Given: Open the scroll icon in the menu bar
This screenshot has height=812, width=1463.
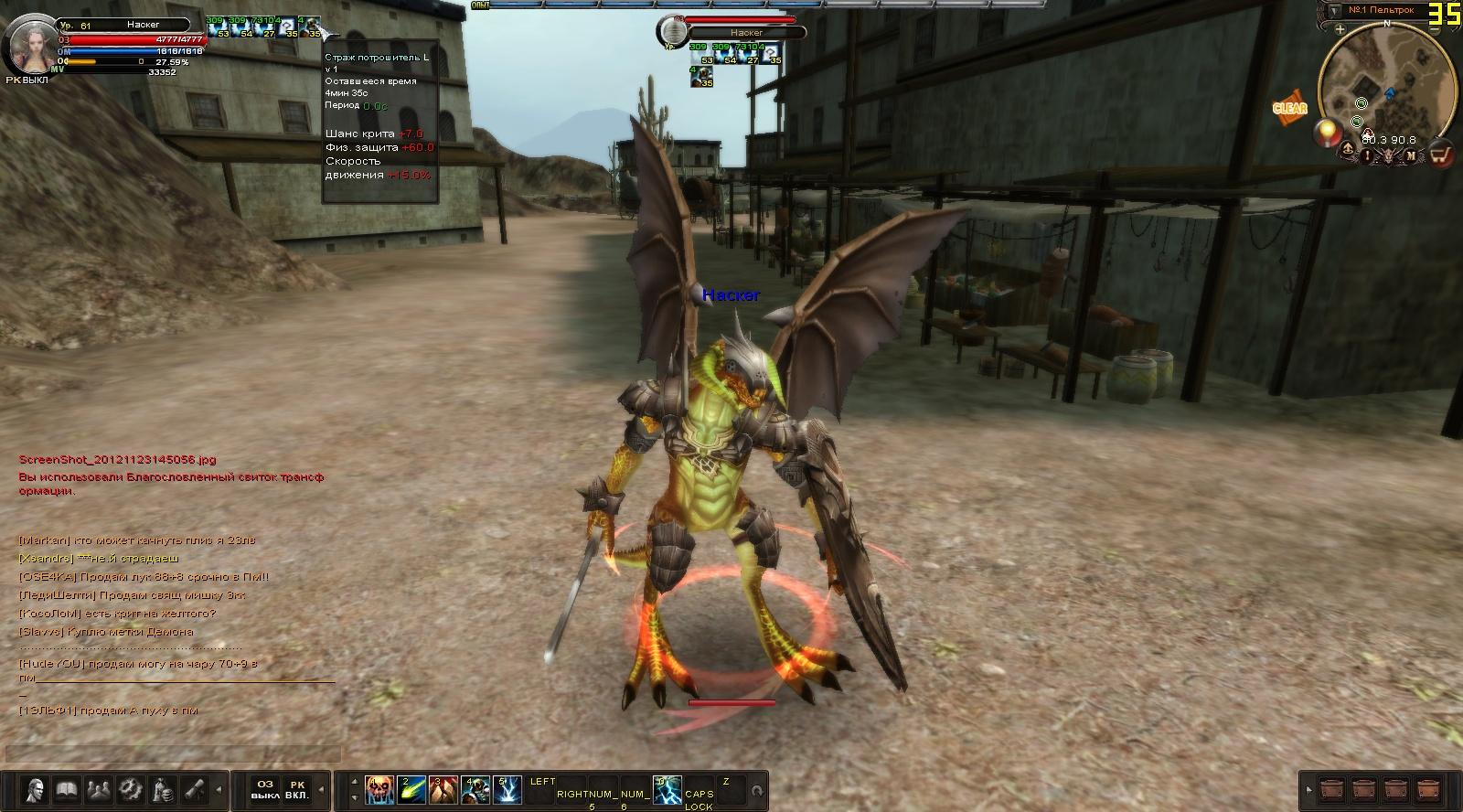Looking at the screenshot, I should [x=192, y=789].
